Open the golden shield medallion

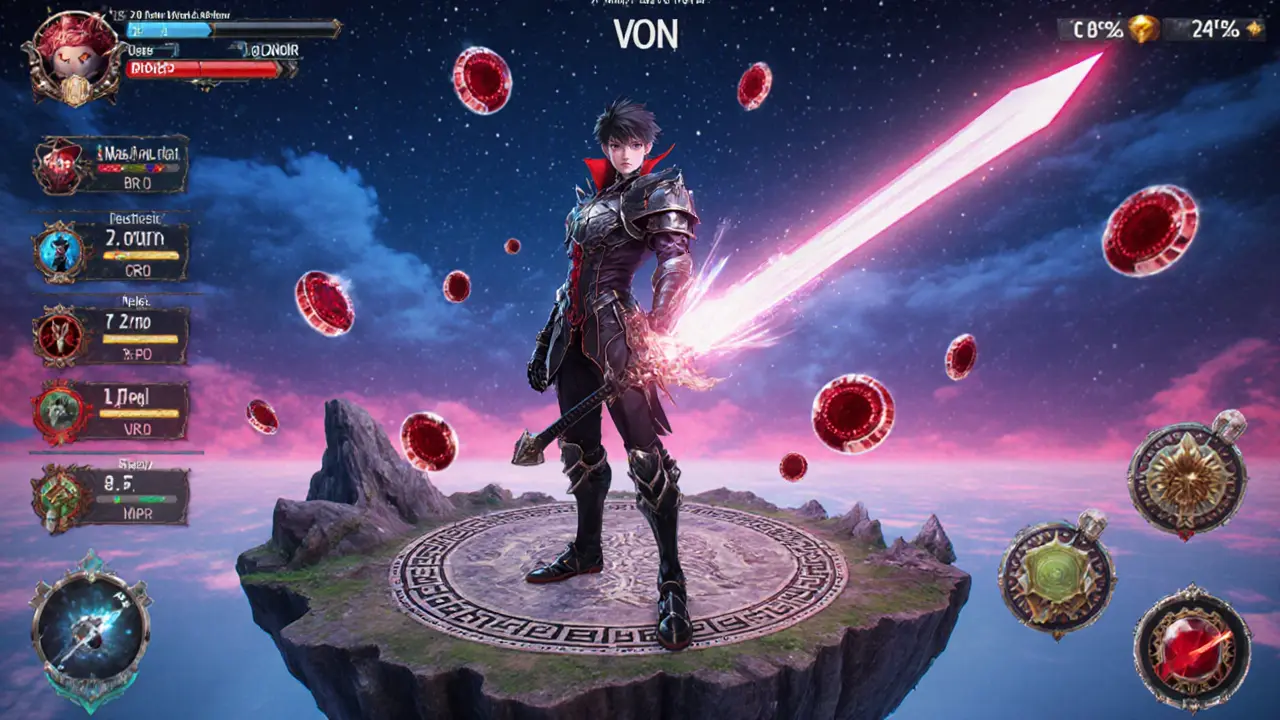[1185, 480]
